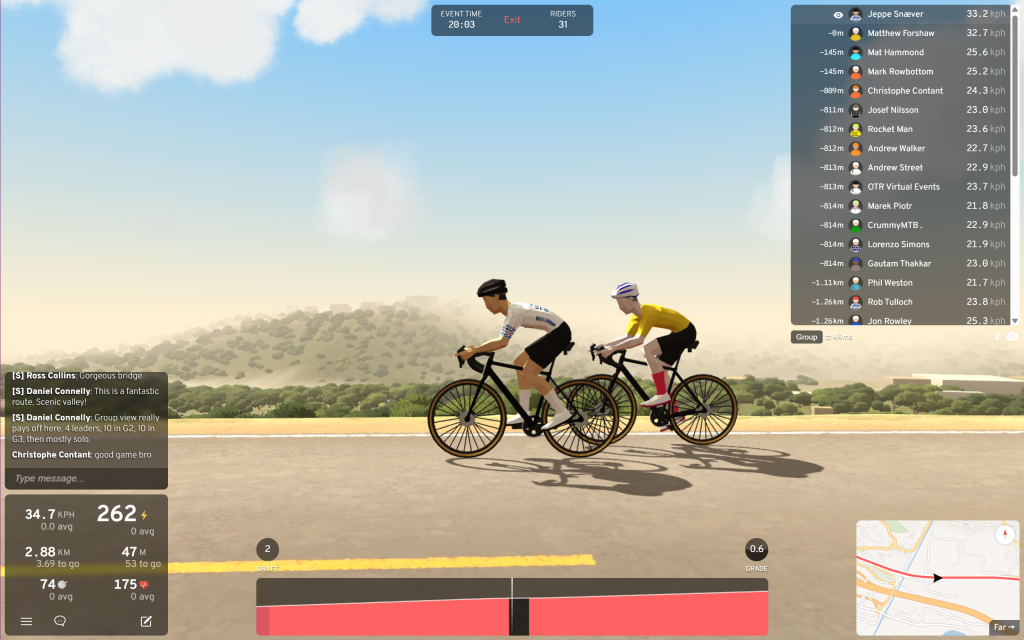Switch minimap zoom with the Far button
This screenshot has height=640, width=1024.
click(x=1004, y=627)
